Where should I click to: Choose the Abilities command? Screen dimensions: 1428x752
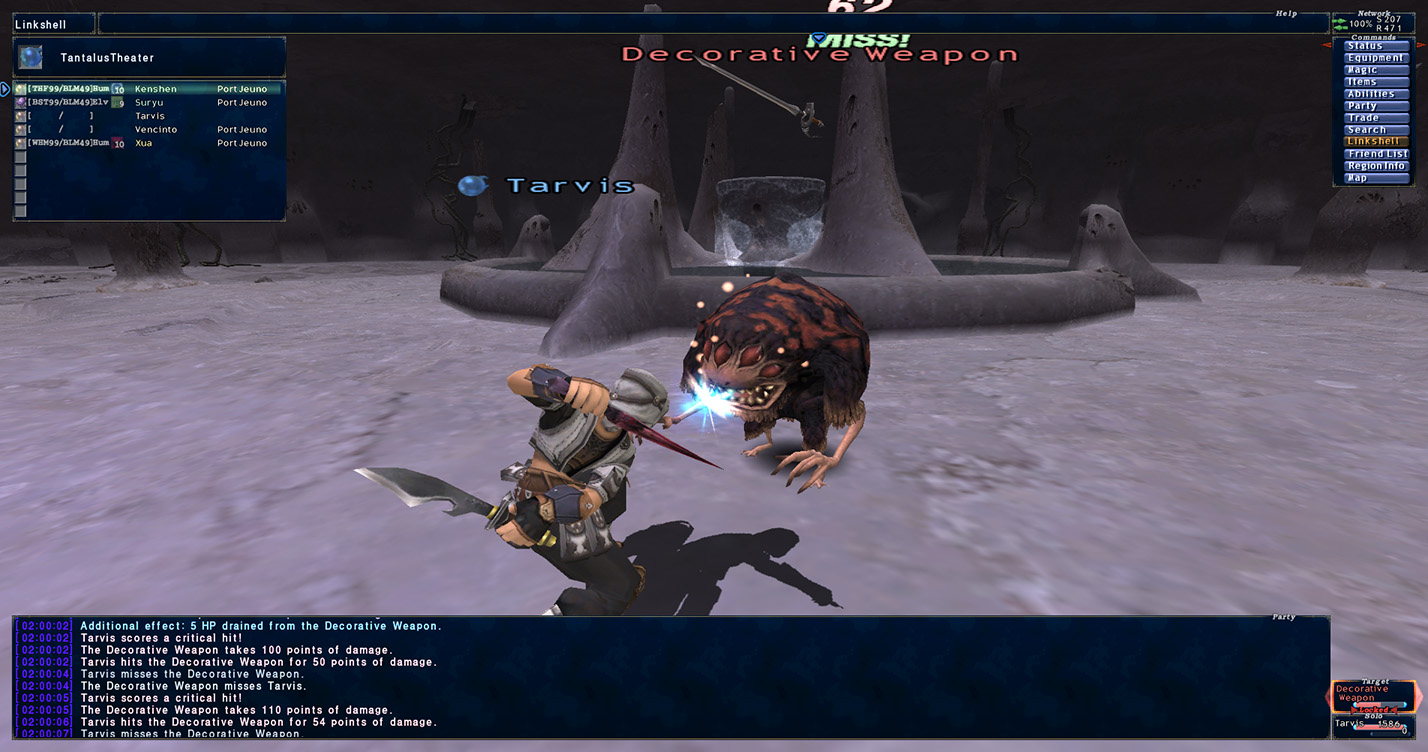tap(1375, 94)
